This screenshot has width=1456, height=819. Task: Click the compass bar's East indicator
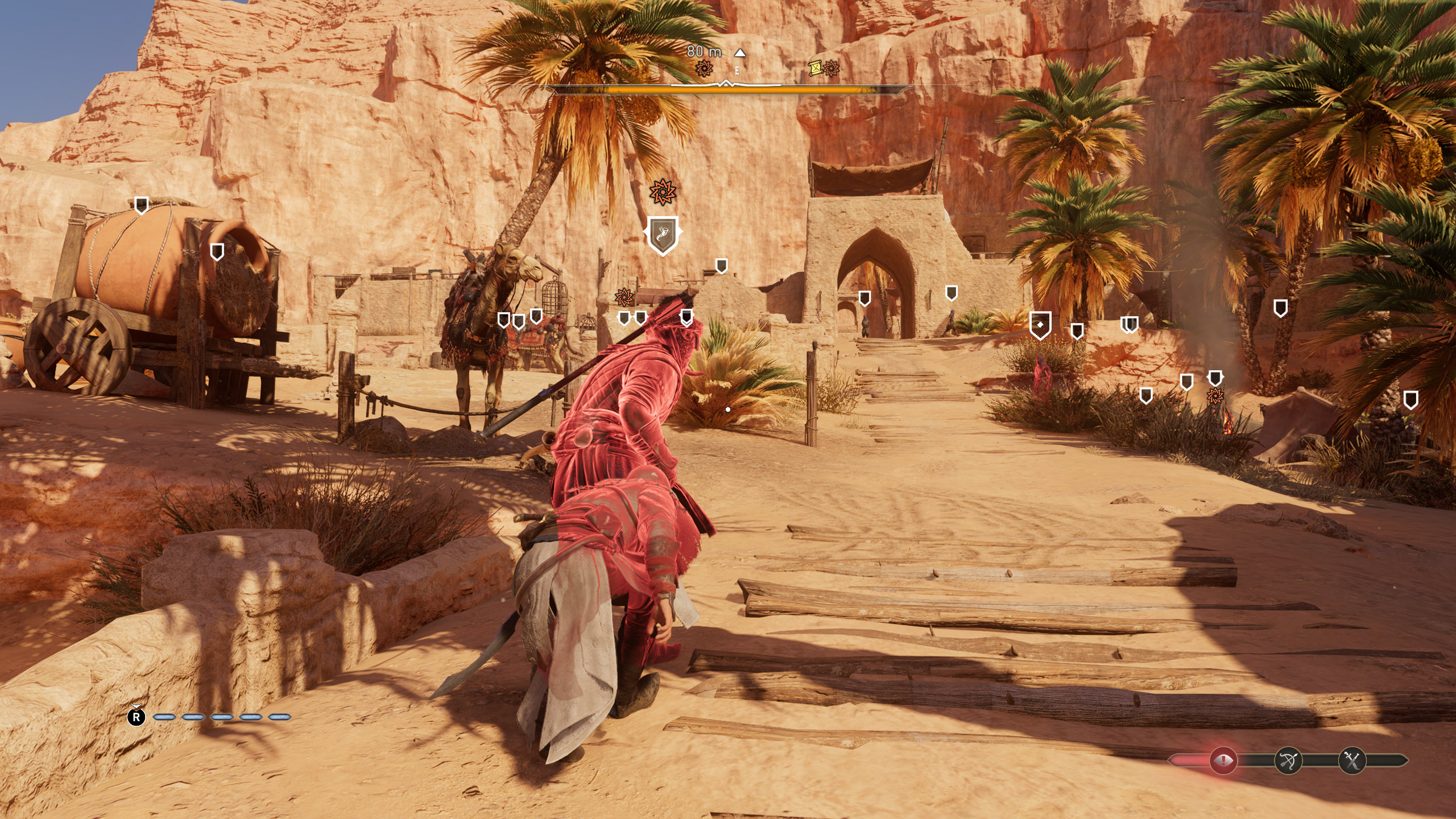(x=737, y=71)
